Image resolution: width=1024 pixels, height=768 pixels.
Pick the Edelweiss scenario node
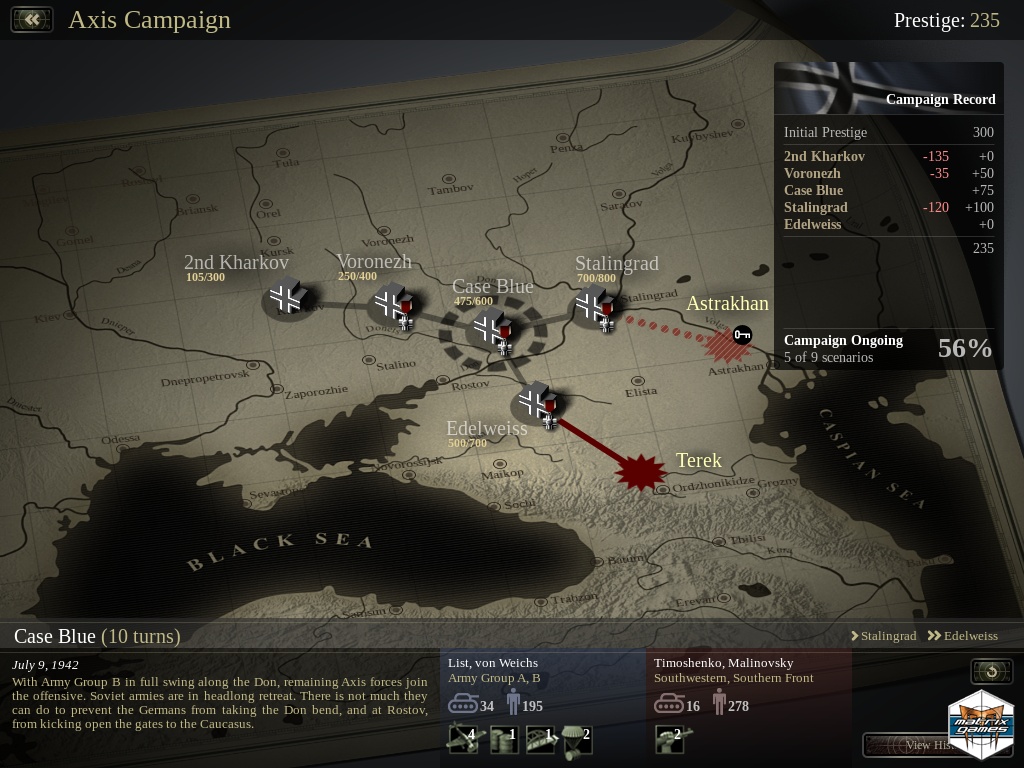[537, 402]
